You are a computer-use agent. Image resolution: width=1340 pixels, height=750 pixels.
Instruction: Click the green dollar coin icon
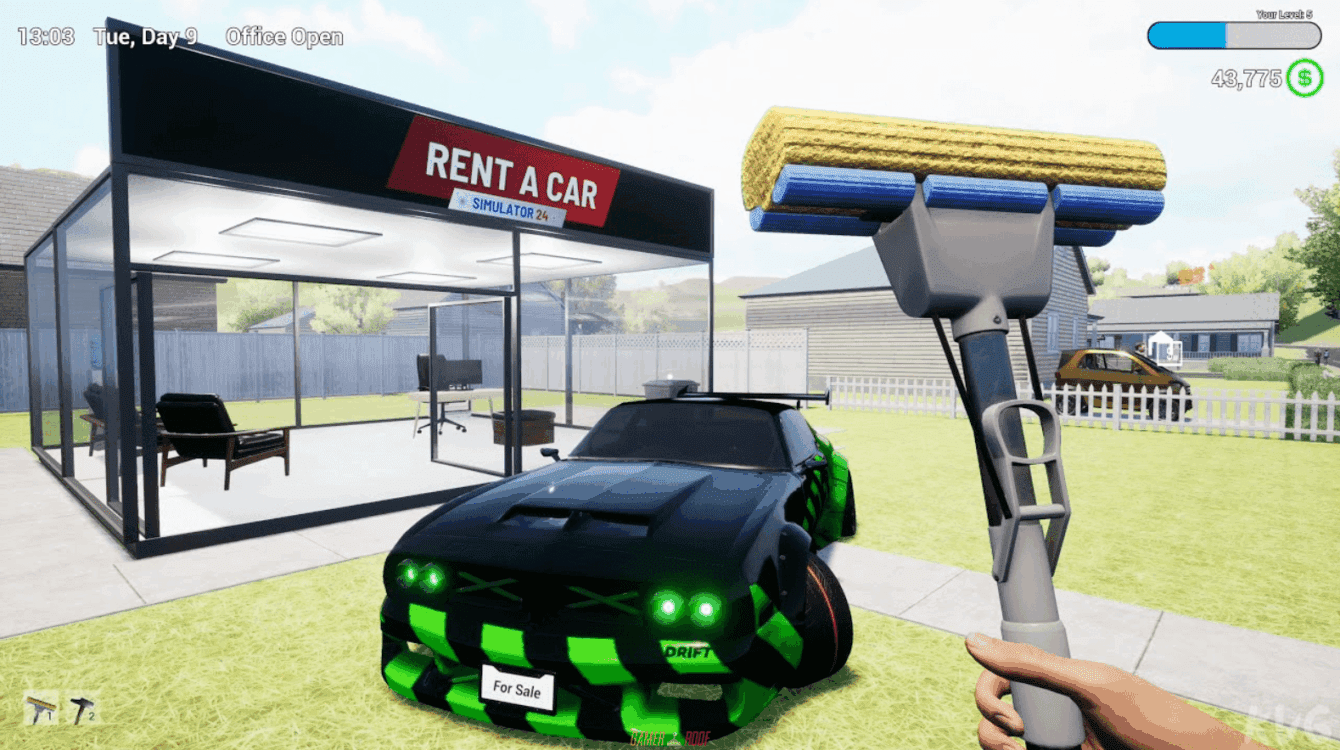(1305, 78)
